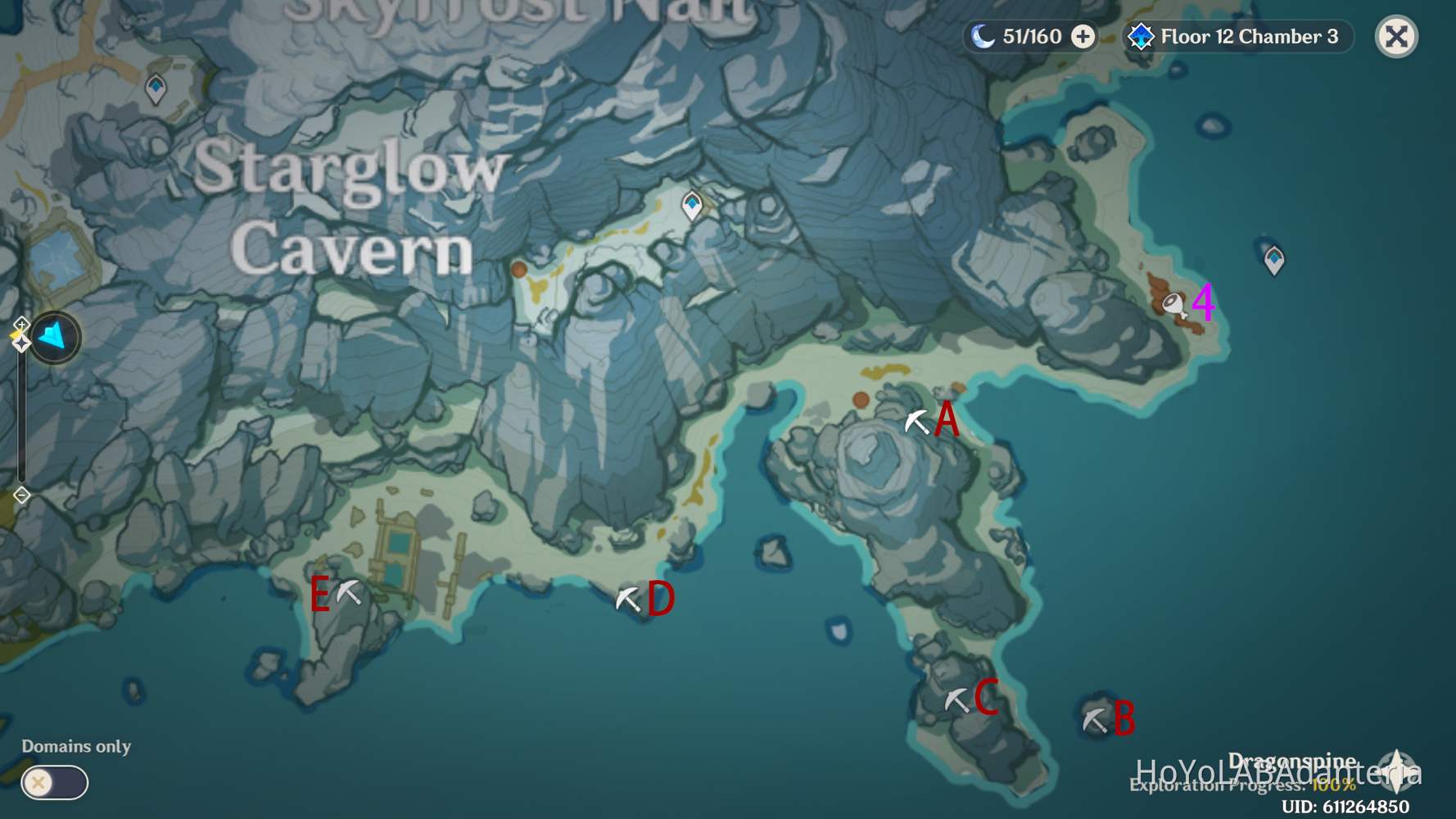Click the plus button next to 51/160
Screen dimensions: 1456x819
point(1083,36)
